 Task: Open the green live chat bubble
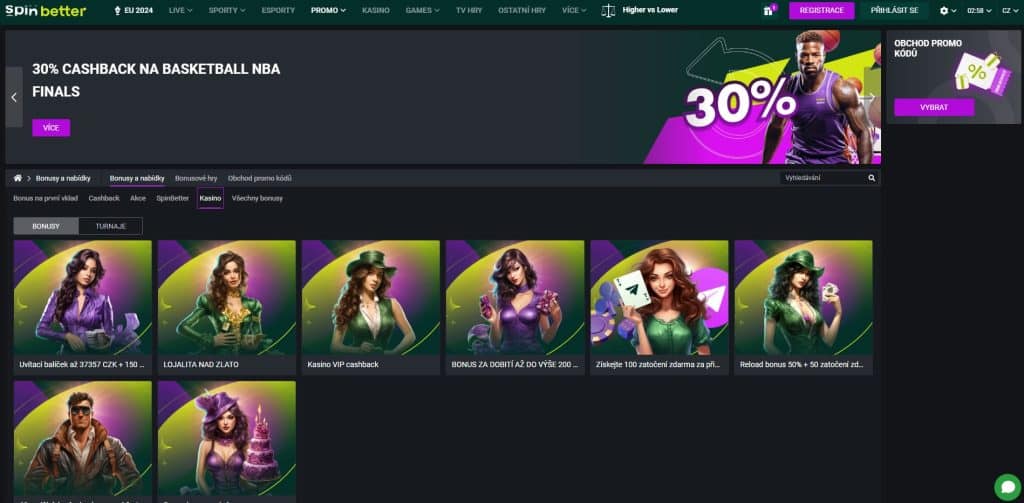(x=1008, y=483)
